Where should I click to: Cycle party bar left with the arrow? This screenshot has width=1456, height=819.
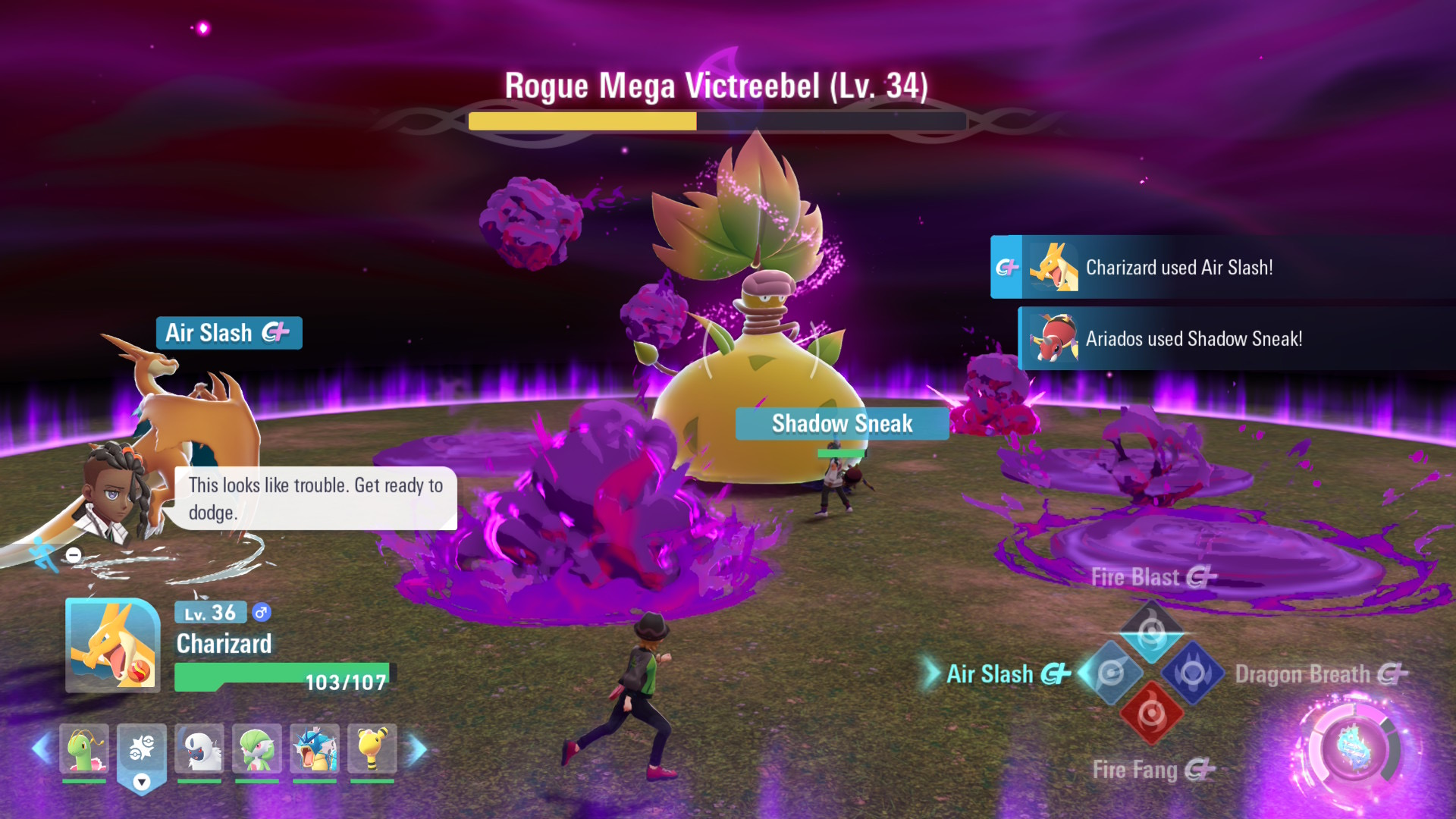[41, 749]
